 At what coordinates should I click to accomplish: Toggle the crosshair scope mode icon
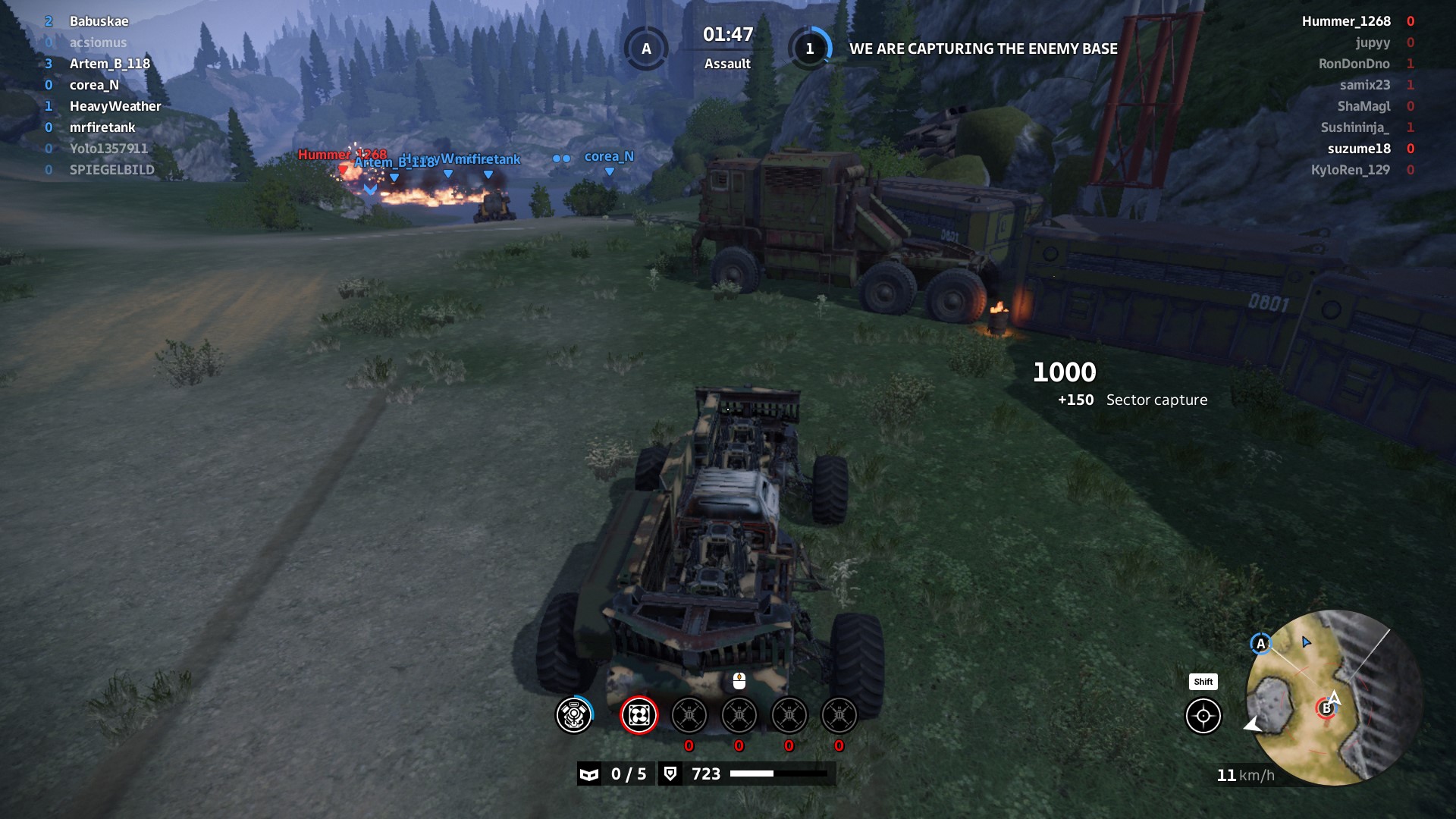1203,716
